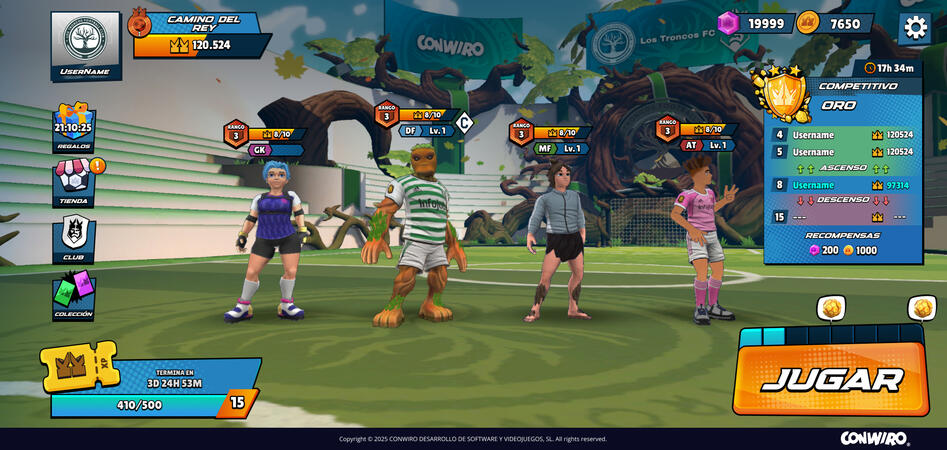
Task: Select the rank 4 Username leaderboard row
Action: 842,134
